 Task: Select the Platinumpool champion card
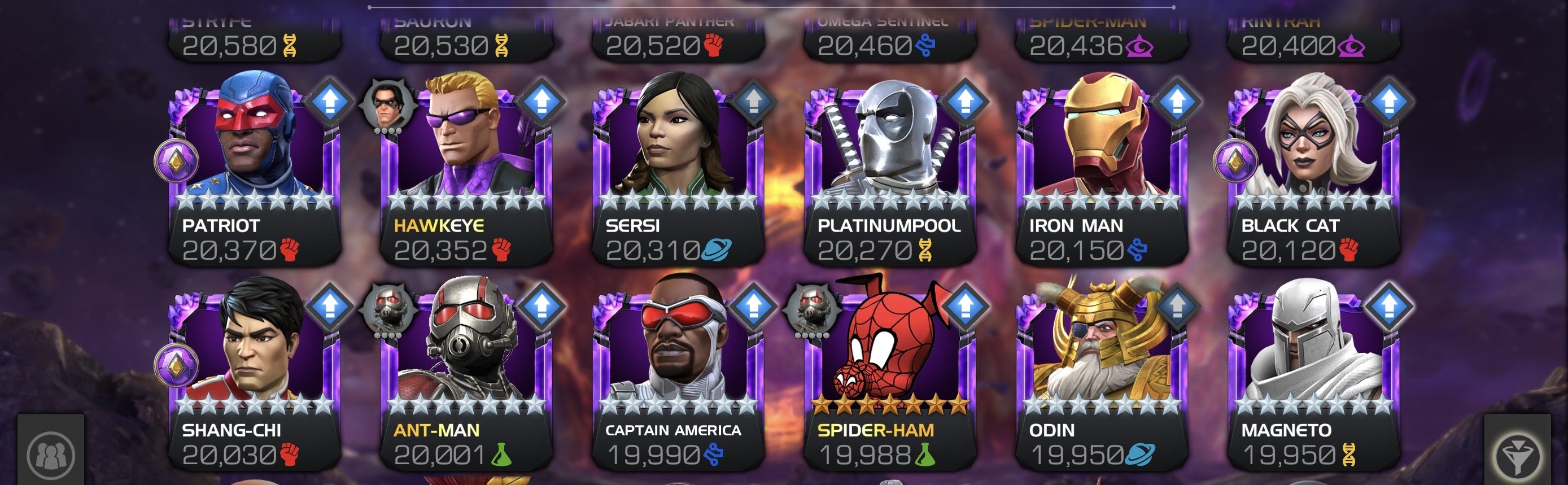[x=889, y=171]
